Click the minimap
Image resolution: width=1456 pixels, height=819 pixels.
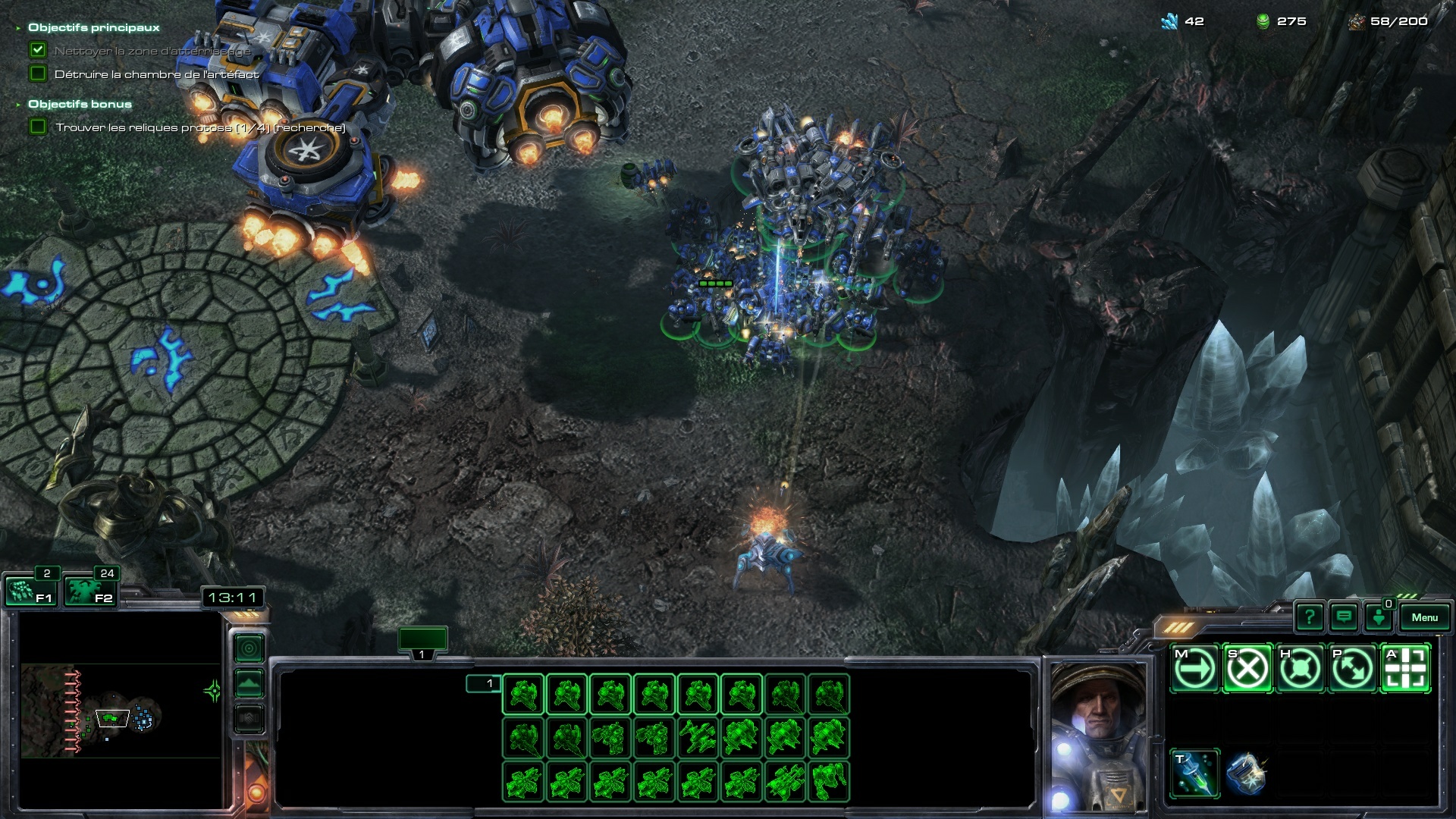tap(121, 709)
